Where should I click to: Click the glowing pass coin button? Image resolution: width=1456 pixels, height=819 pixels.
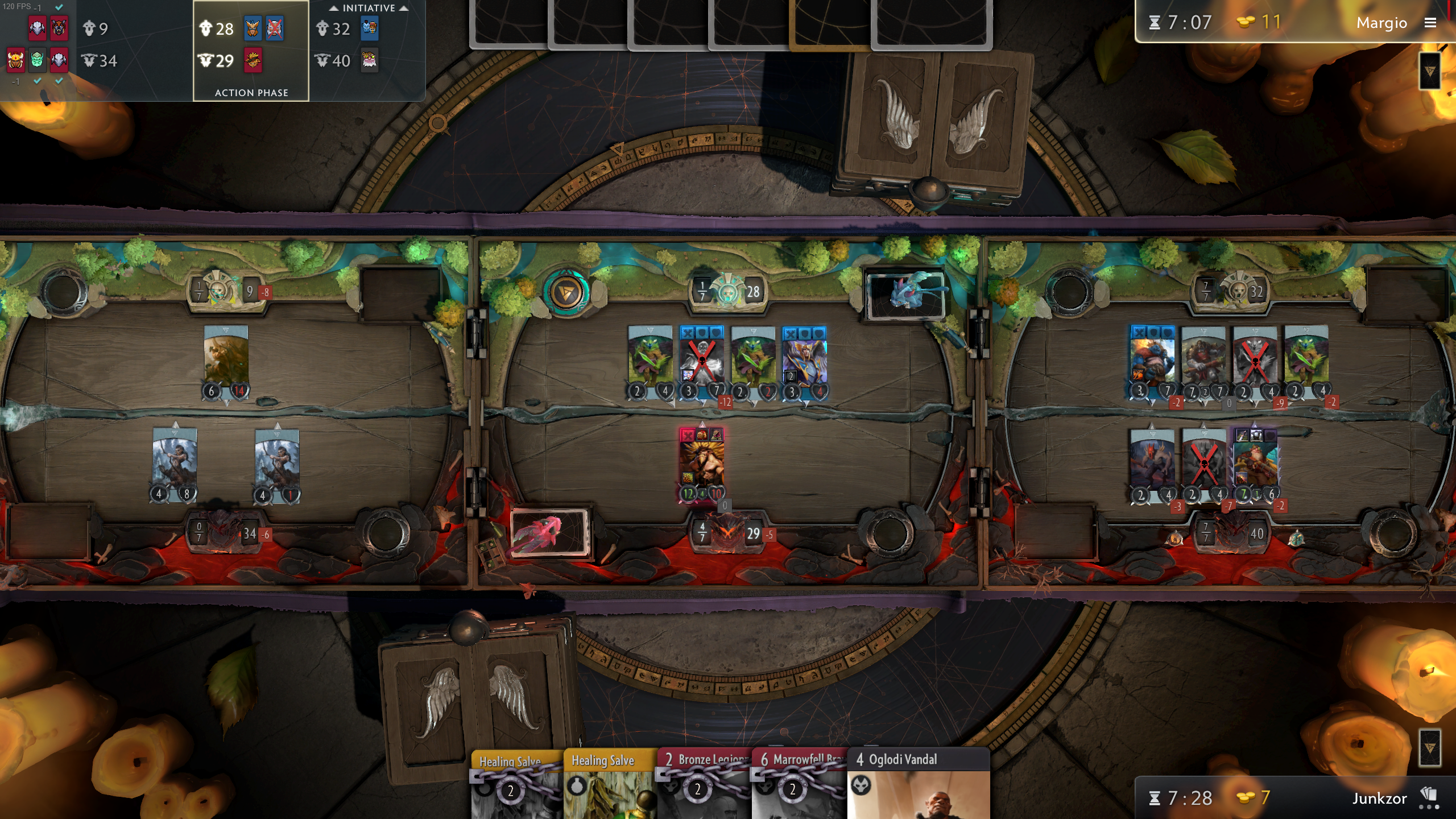pos(566,292)
